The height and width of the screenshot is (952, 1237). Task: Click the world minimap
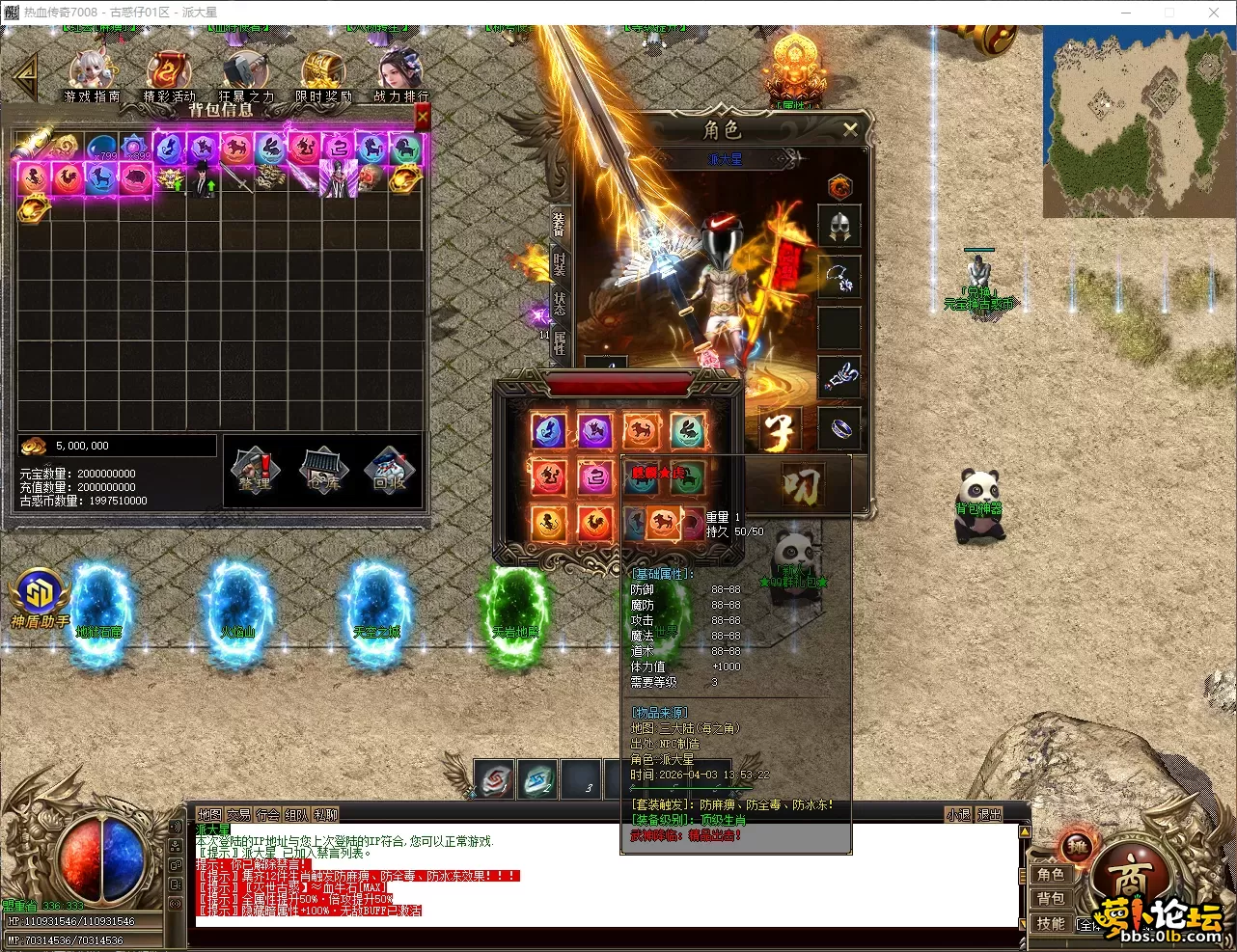[x=1137, y=122]
